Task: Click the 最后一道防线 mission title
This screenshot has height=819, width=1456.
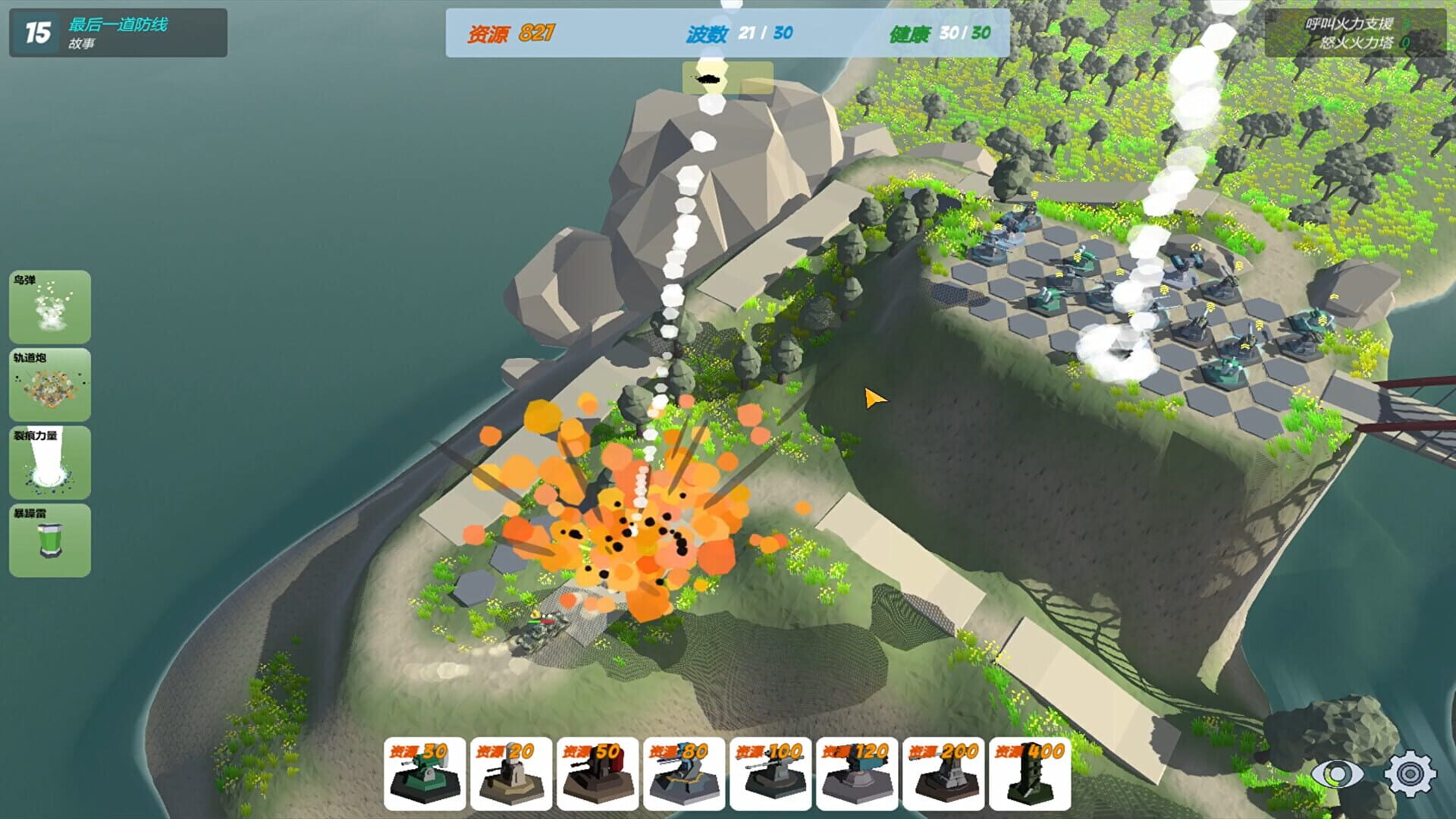Action: 118,23
